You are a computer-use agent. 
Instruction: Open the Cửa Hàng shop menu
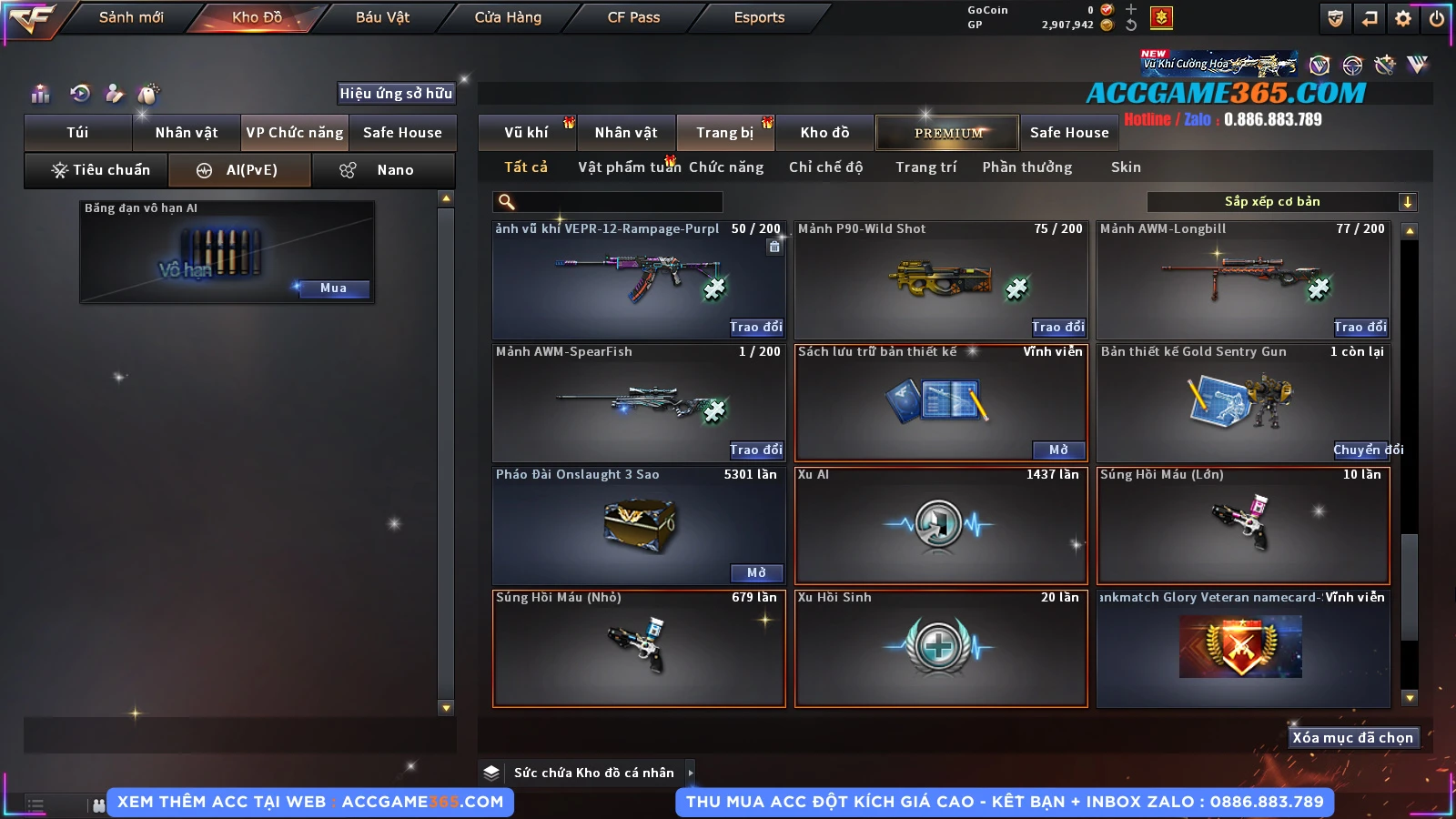point(508,17)
